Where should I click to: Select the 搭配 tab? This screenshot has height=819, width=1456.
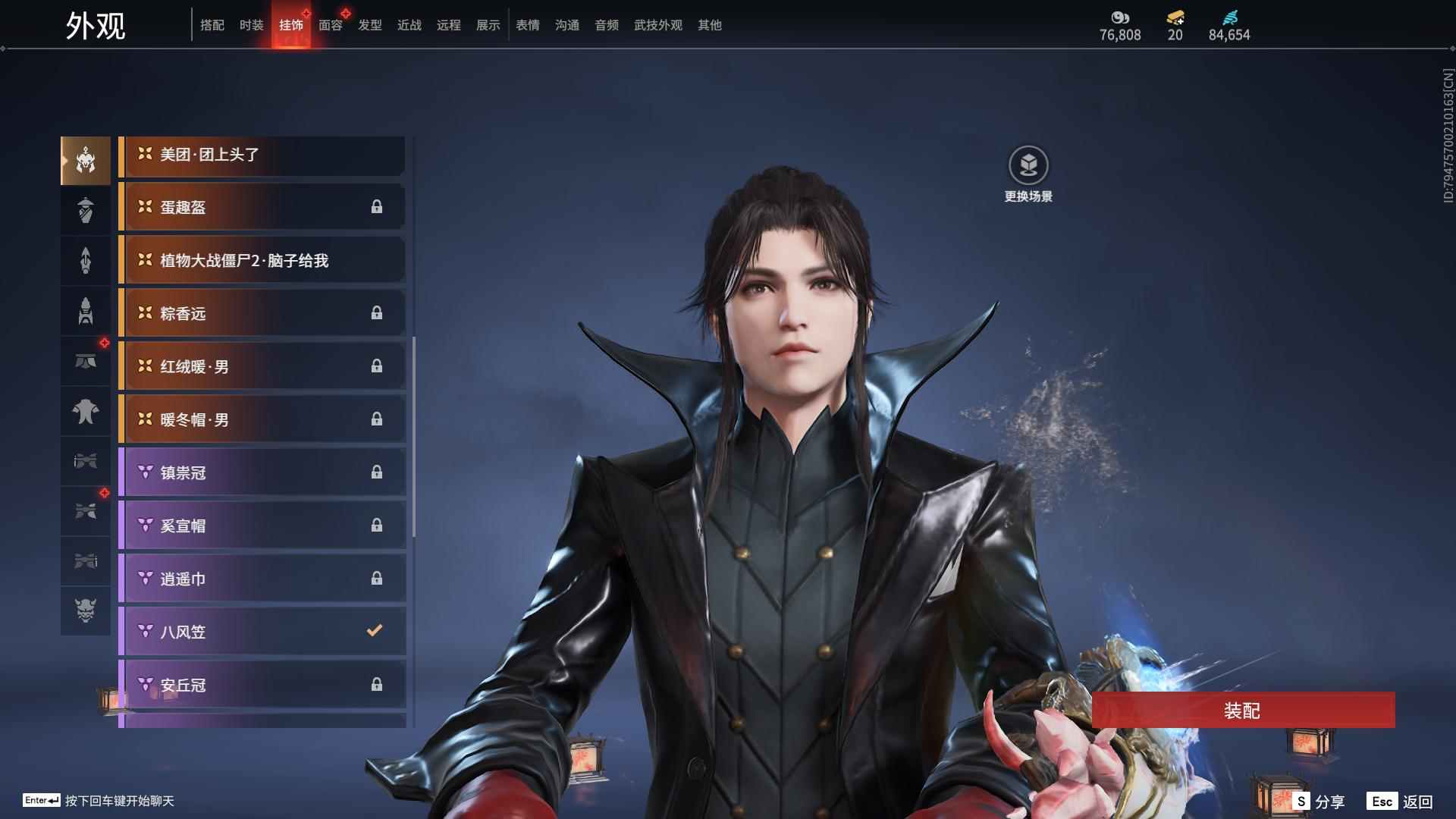212,25
